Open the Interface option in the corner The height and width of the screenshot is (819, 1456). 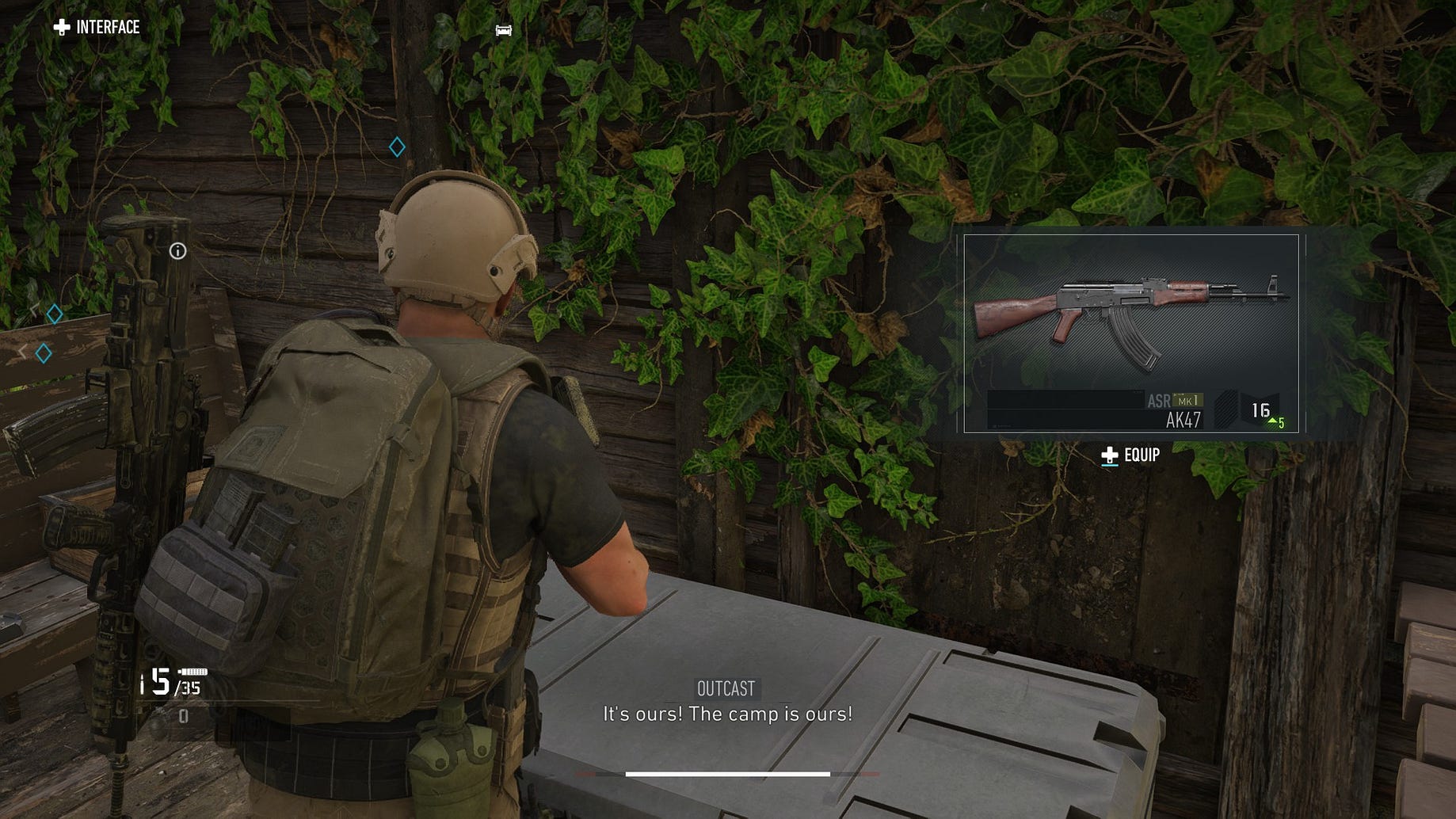pos(97,28)
